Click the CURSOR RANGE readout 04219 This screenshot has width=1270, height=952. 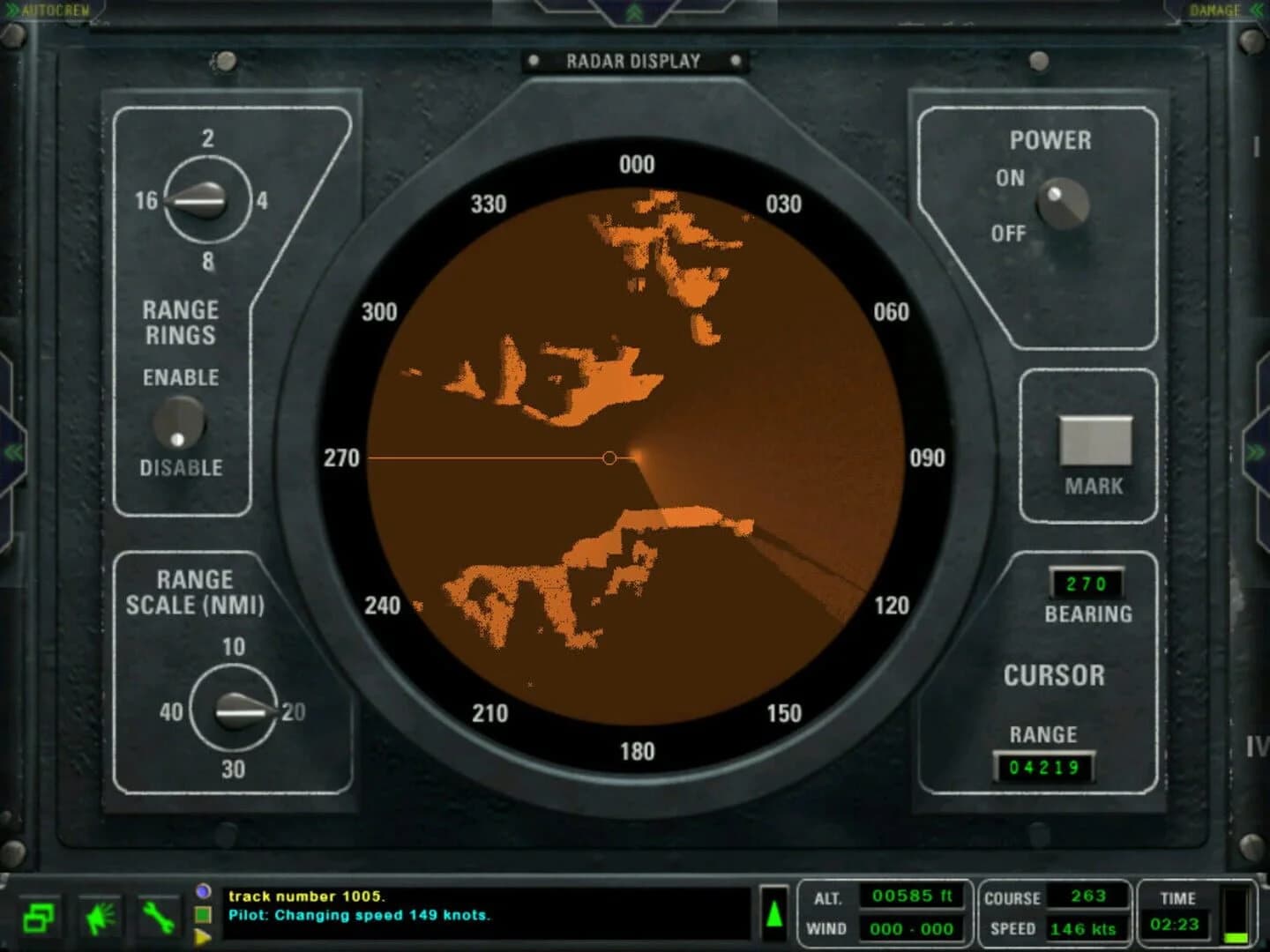point(1046,768)
